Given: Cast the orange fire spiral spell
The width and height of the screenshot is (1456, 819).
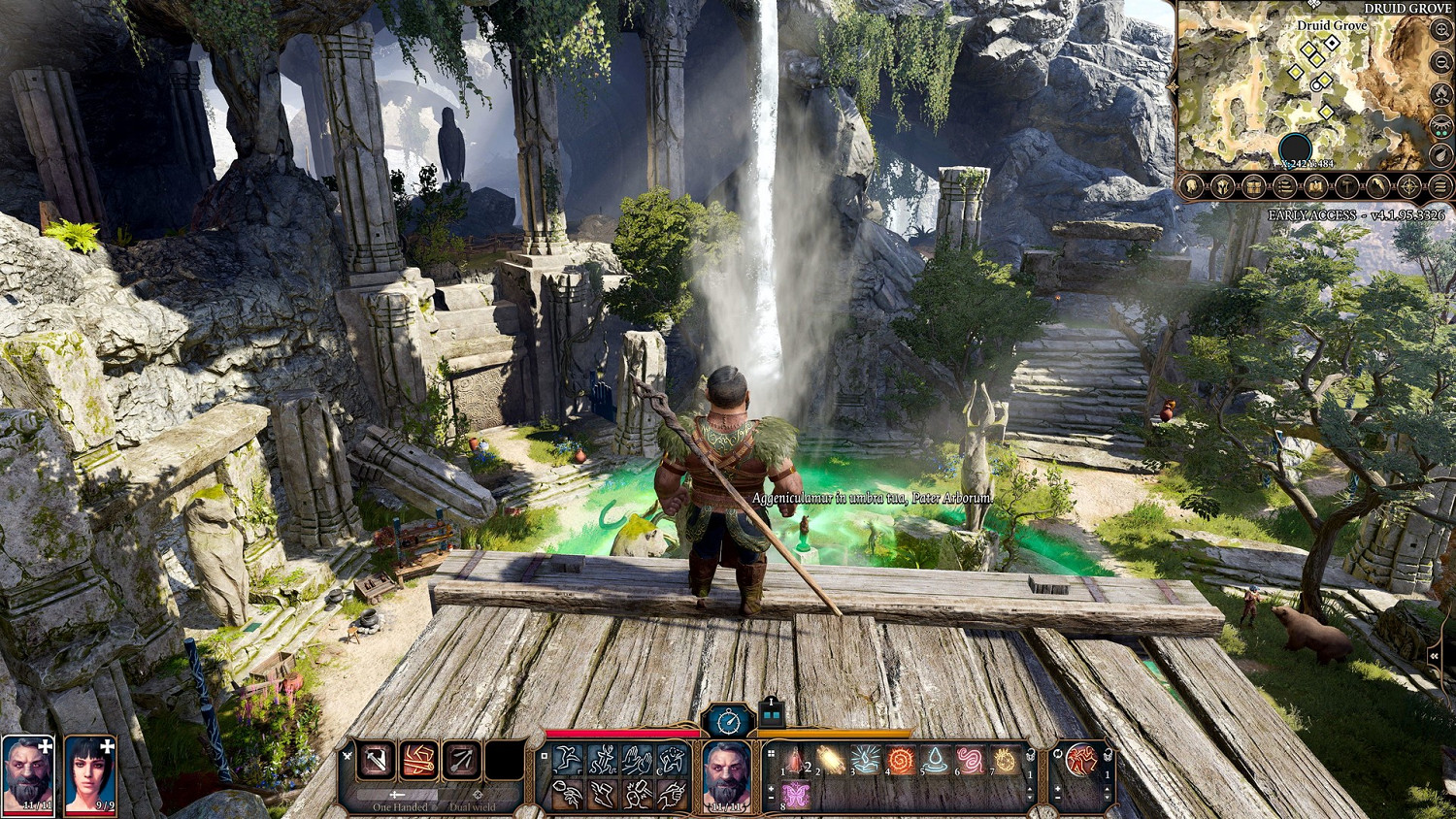Looking at the screenshot, I should coord(901,761).
